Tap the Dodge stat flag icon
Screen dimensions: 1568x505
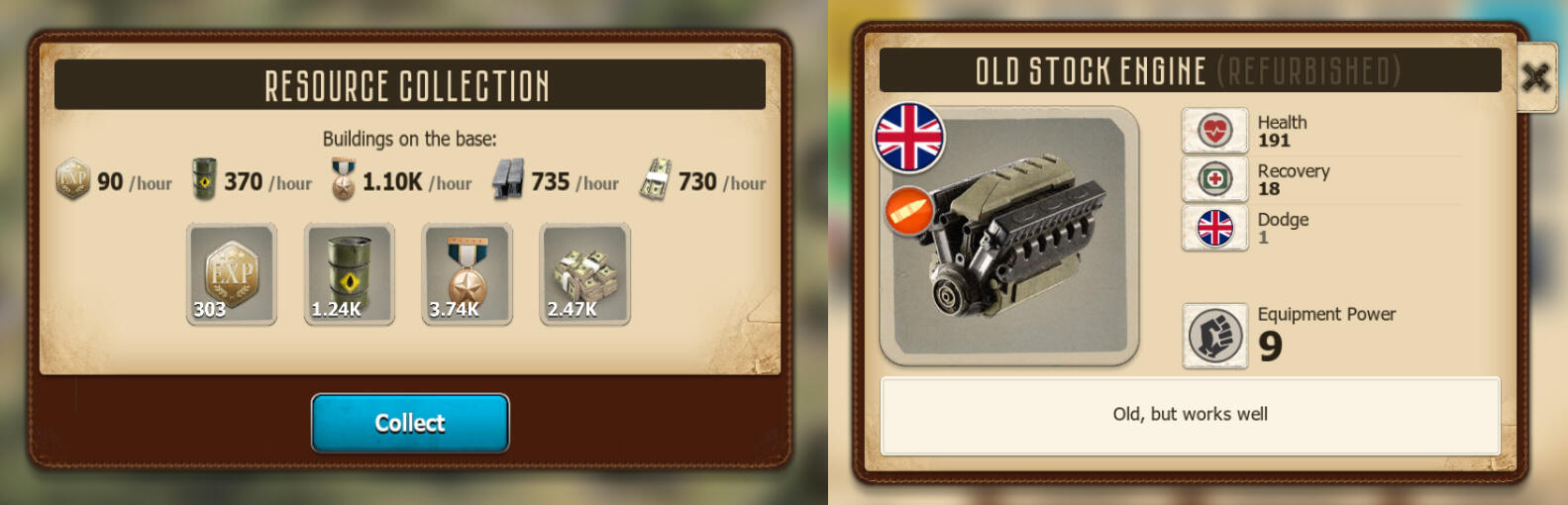point(1215,228)
